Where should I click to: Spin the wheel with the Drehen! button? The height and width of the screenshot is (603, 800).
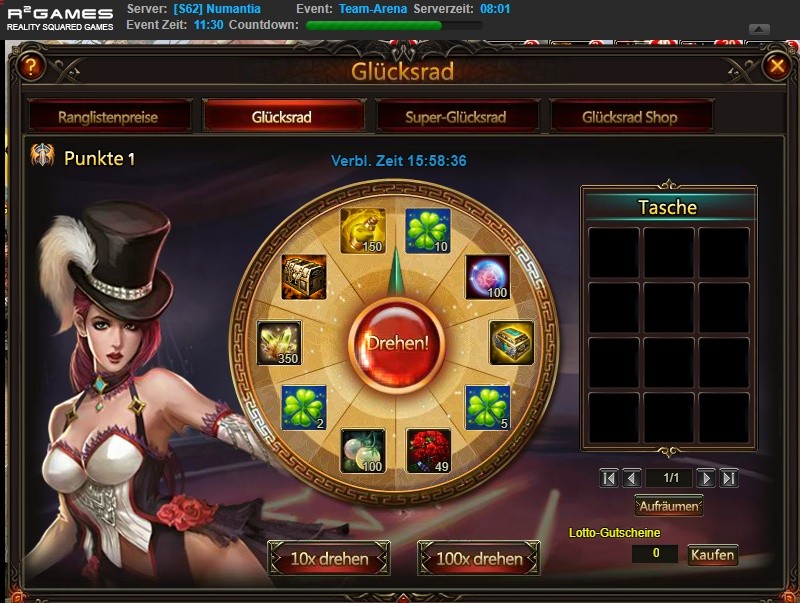click(397, 342)
